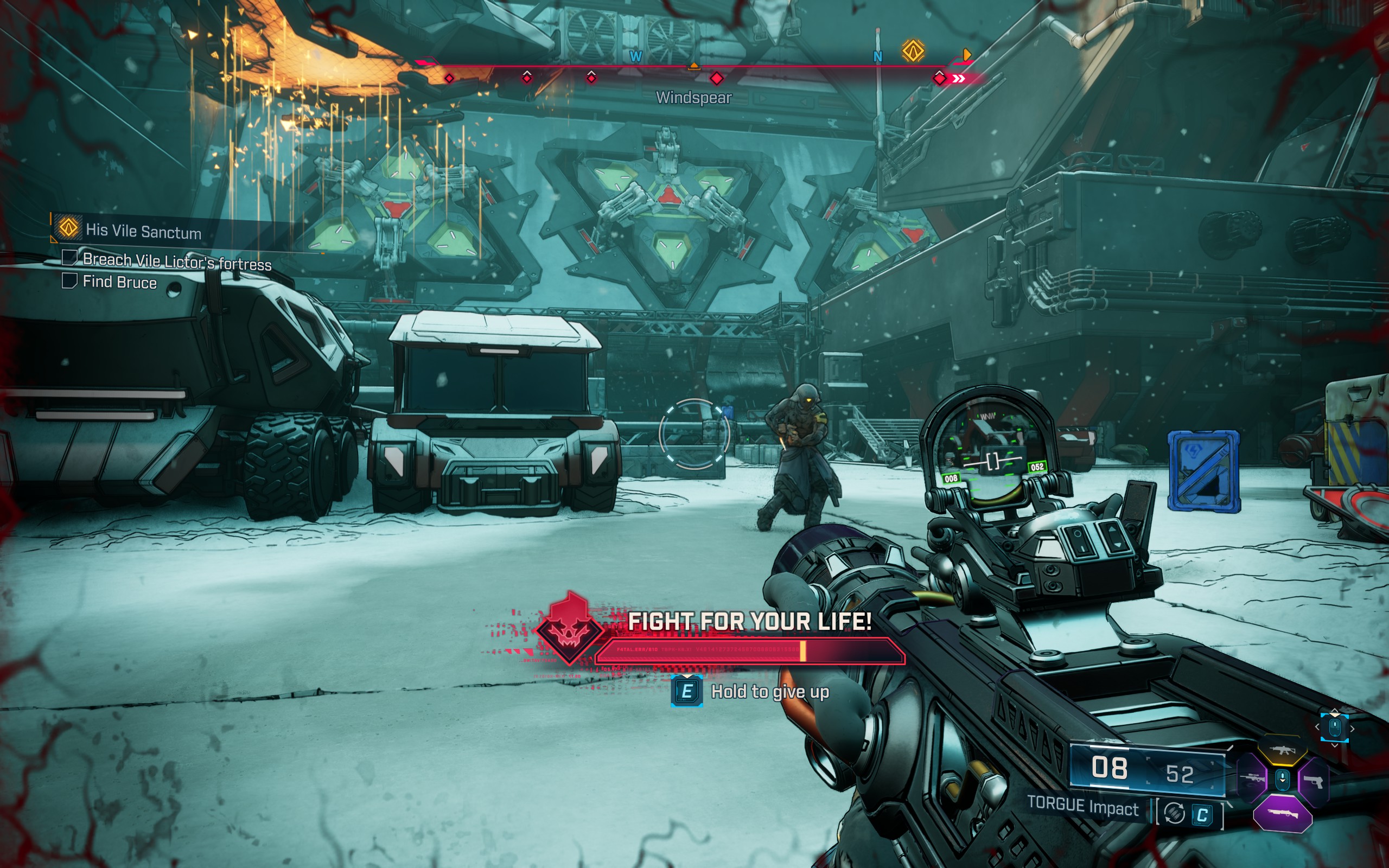Screen dimensions: 1389x868
Task: Switch to the sniper rifle slot
Action: [1252, 779]
